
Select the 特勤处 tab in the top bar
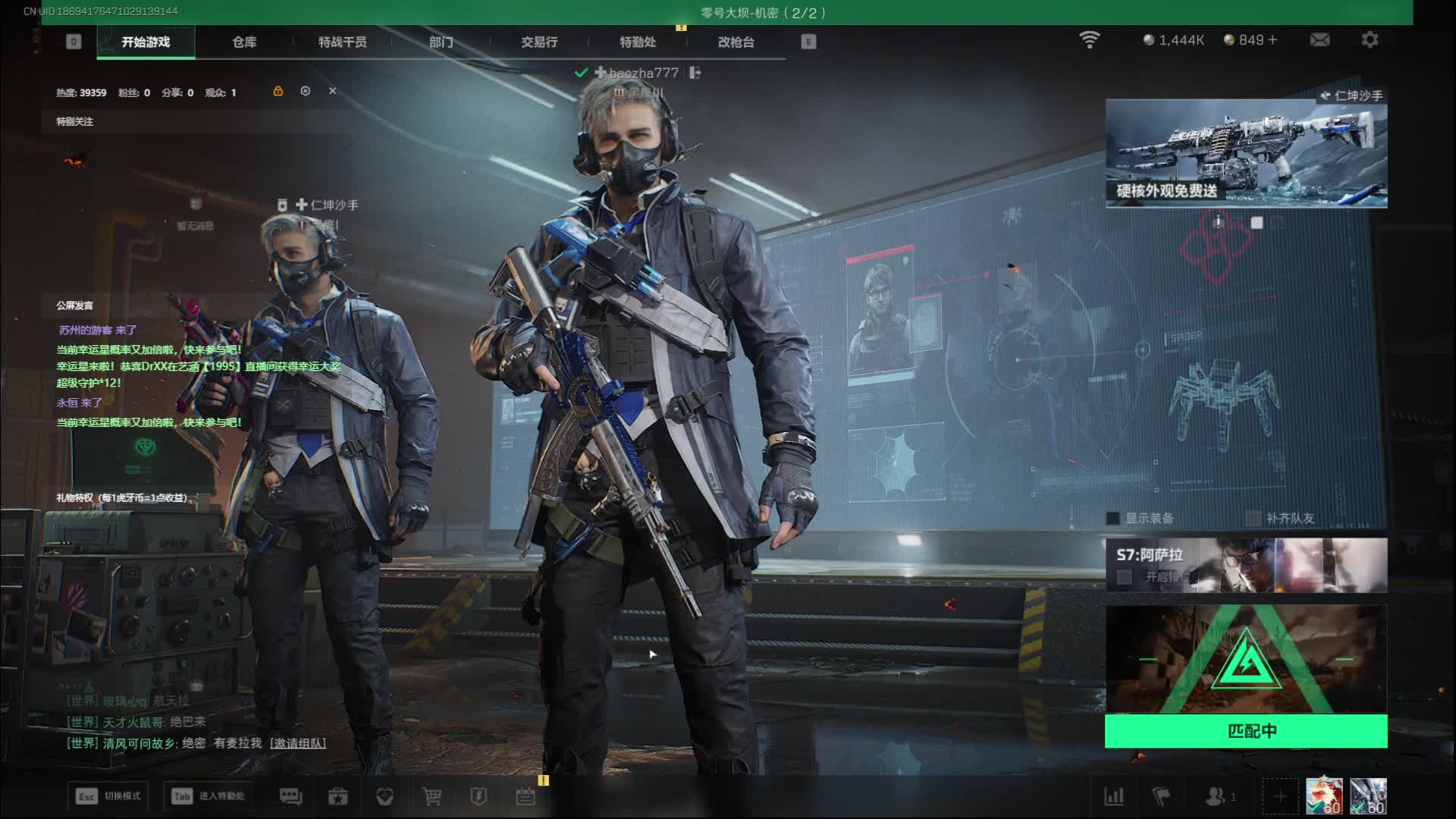[637, 42]
